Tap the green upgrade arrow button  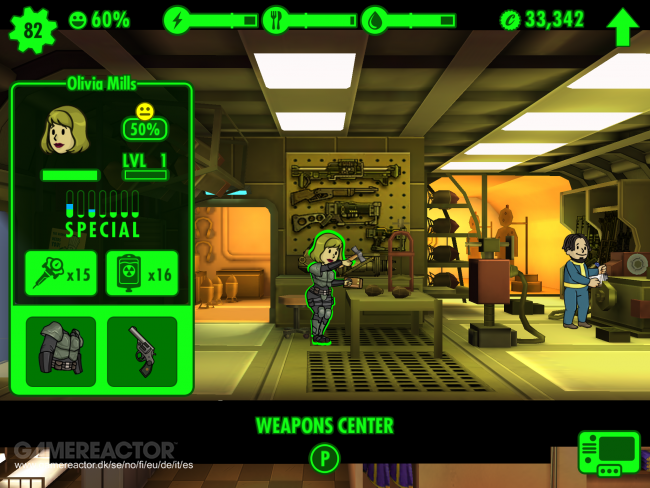tap(621, 25)
